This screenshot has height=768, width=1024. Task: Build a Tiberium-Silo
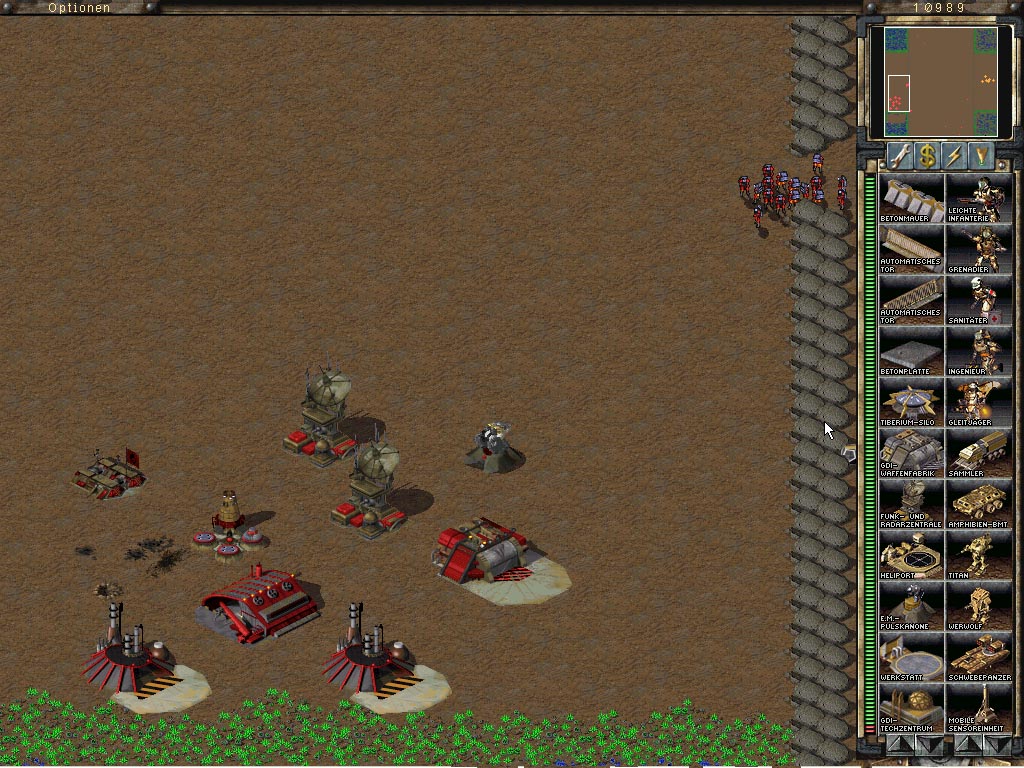[911, 402]
